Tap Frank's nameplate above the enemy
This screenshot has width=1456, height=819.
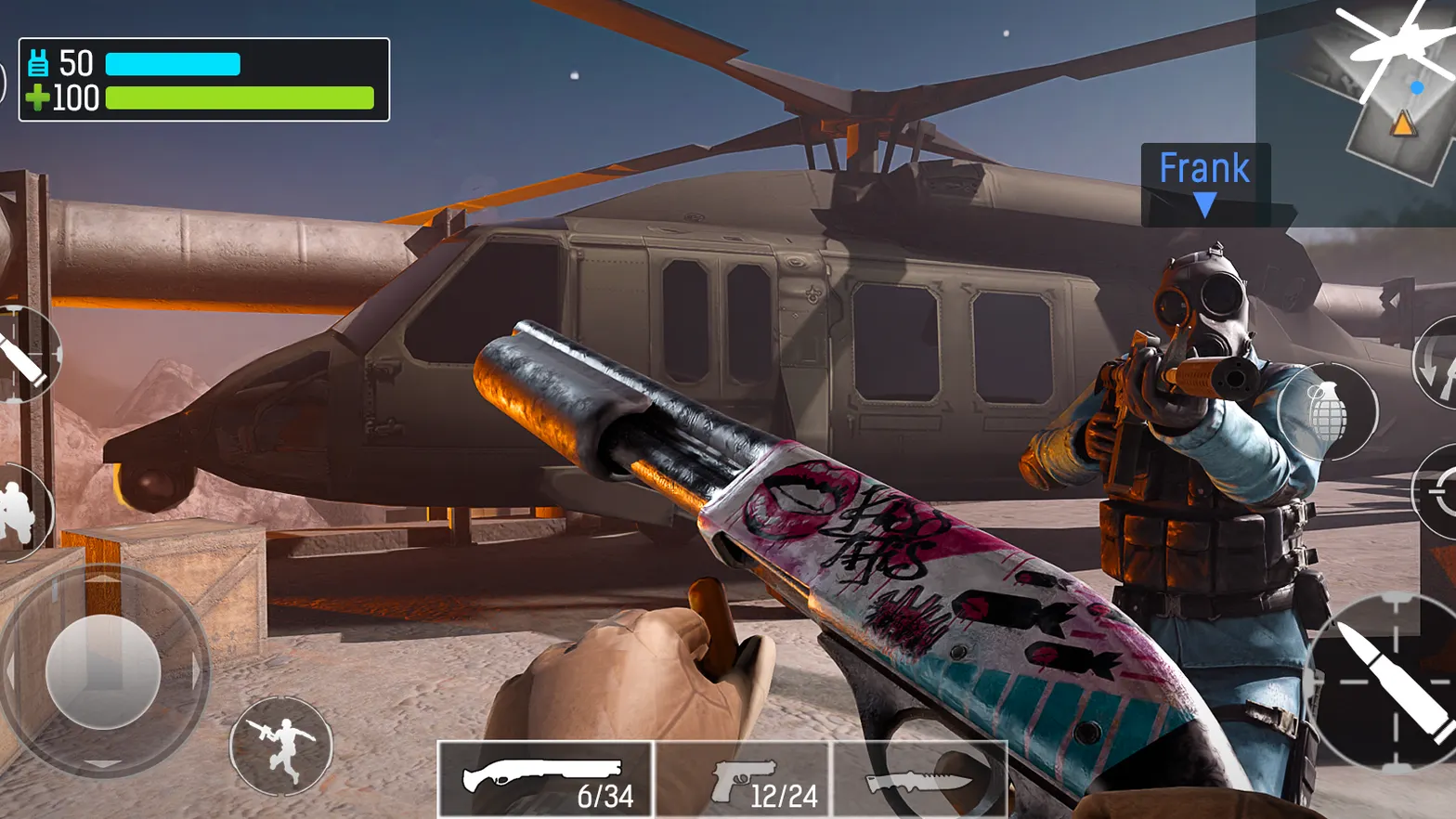[1204, 168]
